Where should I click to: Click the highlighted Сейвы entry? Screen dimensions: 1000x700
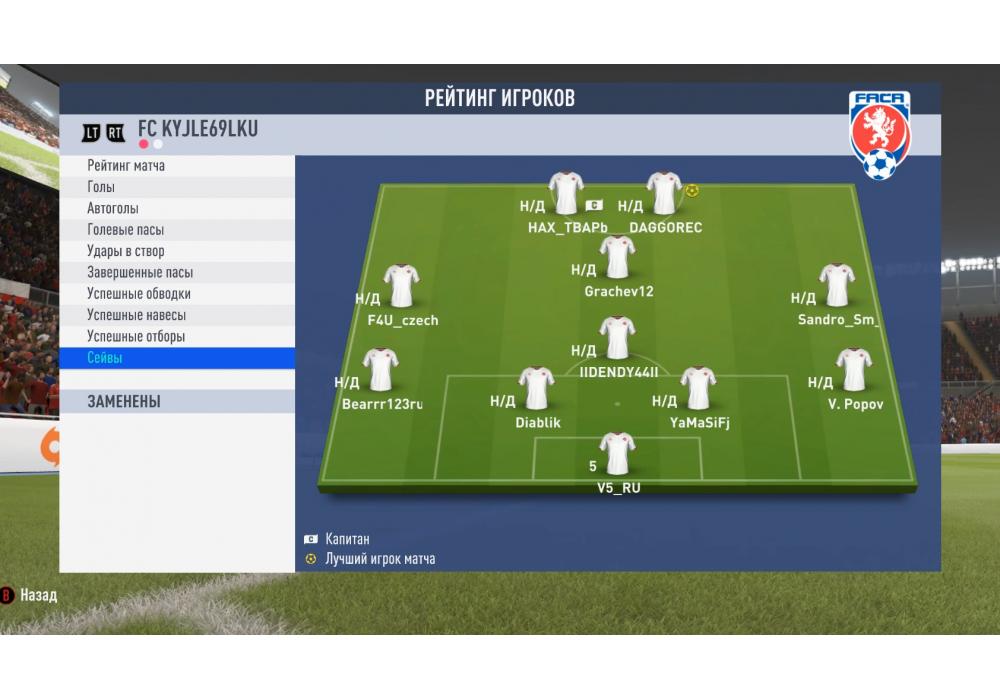pyautogui.click(x=176, y=358)
